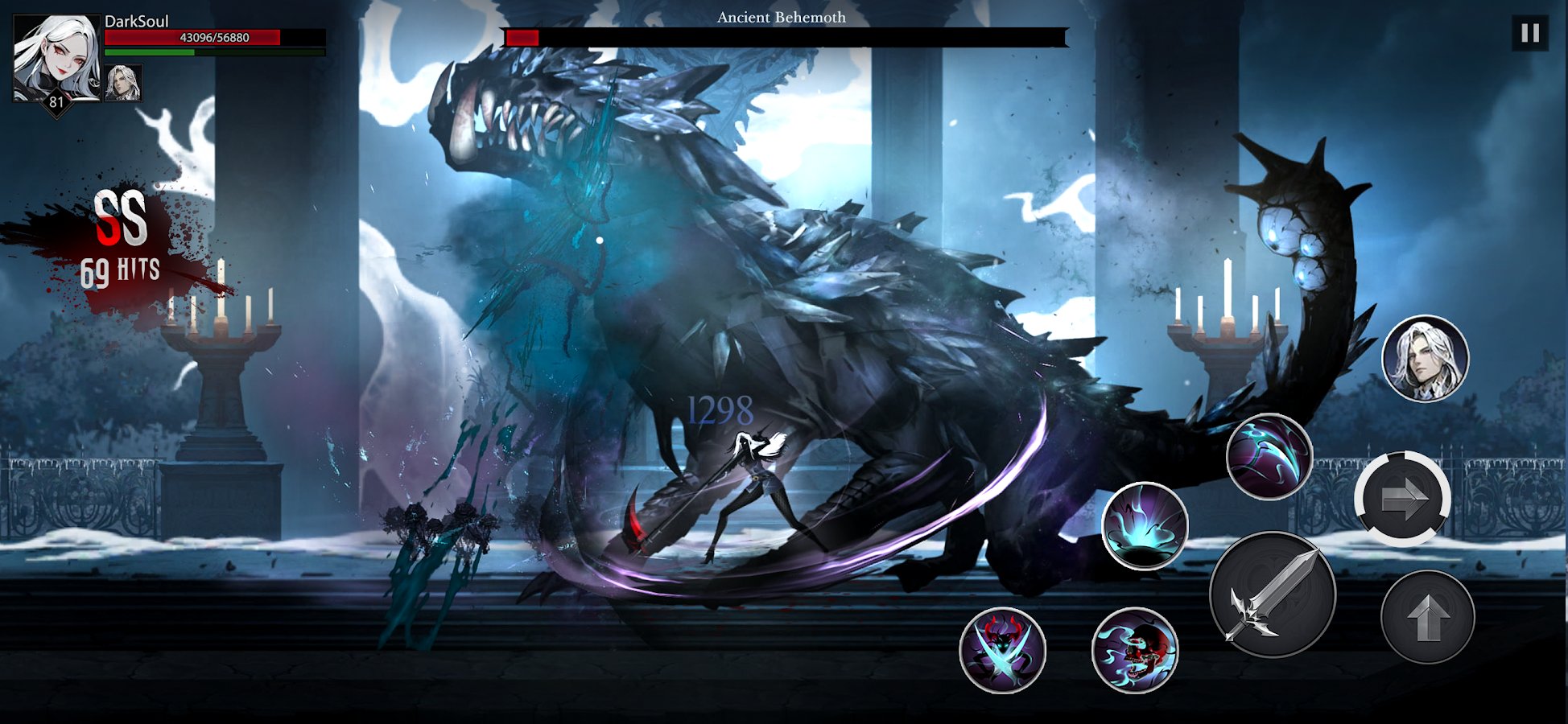Use the purple claw slash skill
1568x724 pixels.
click(x=1269, y=457)
